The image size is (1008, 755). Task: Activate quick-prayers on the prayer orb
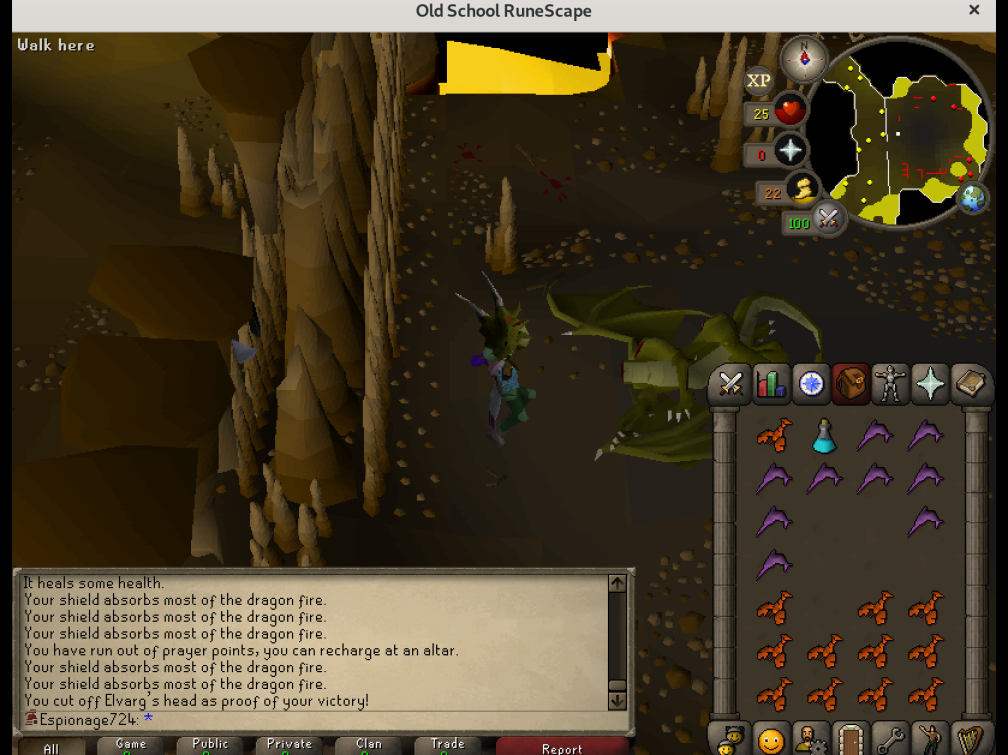(x=790, y=151)
